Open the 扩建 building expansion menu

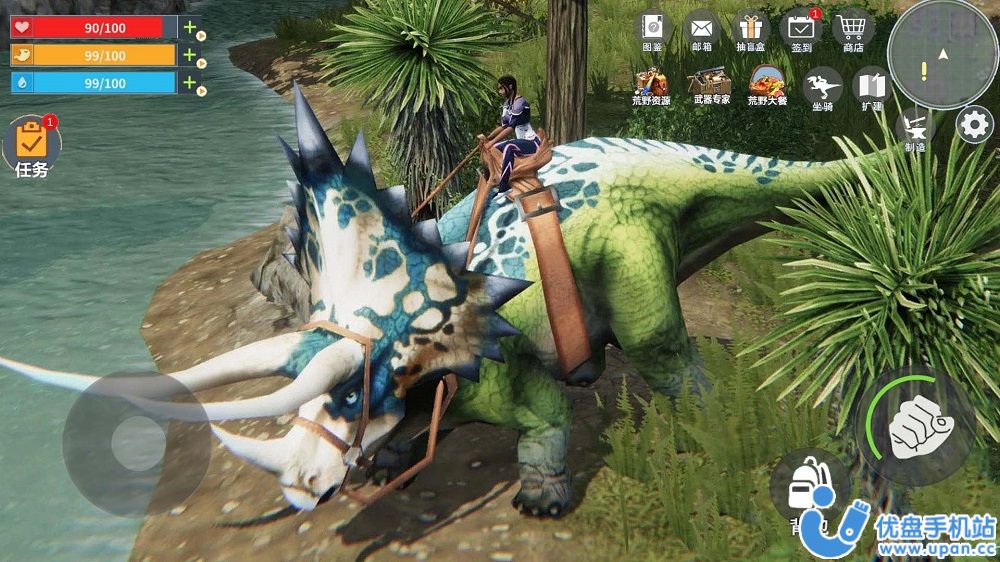click(870, 87)
